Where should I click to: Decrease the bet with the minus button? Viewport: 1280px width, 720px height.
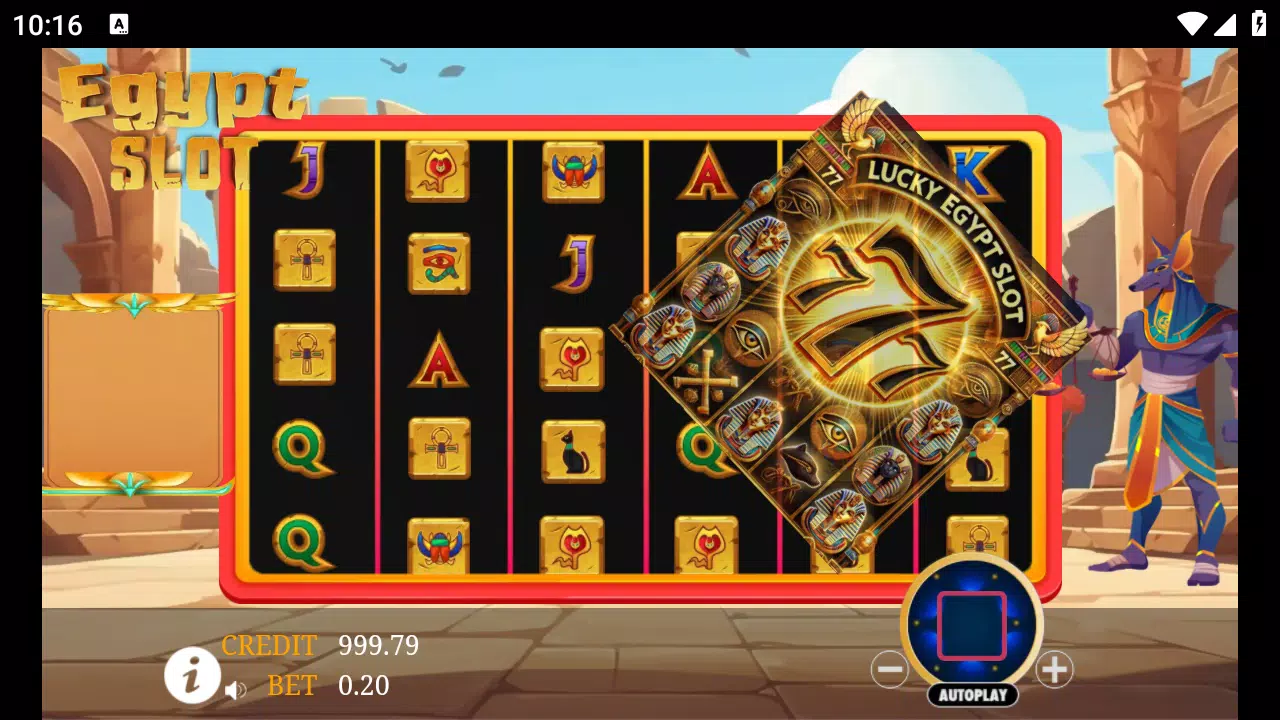[x=890, y=669]
